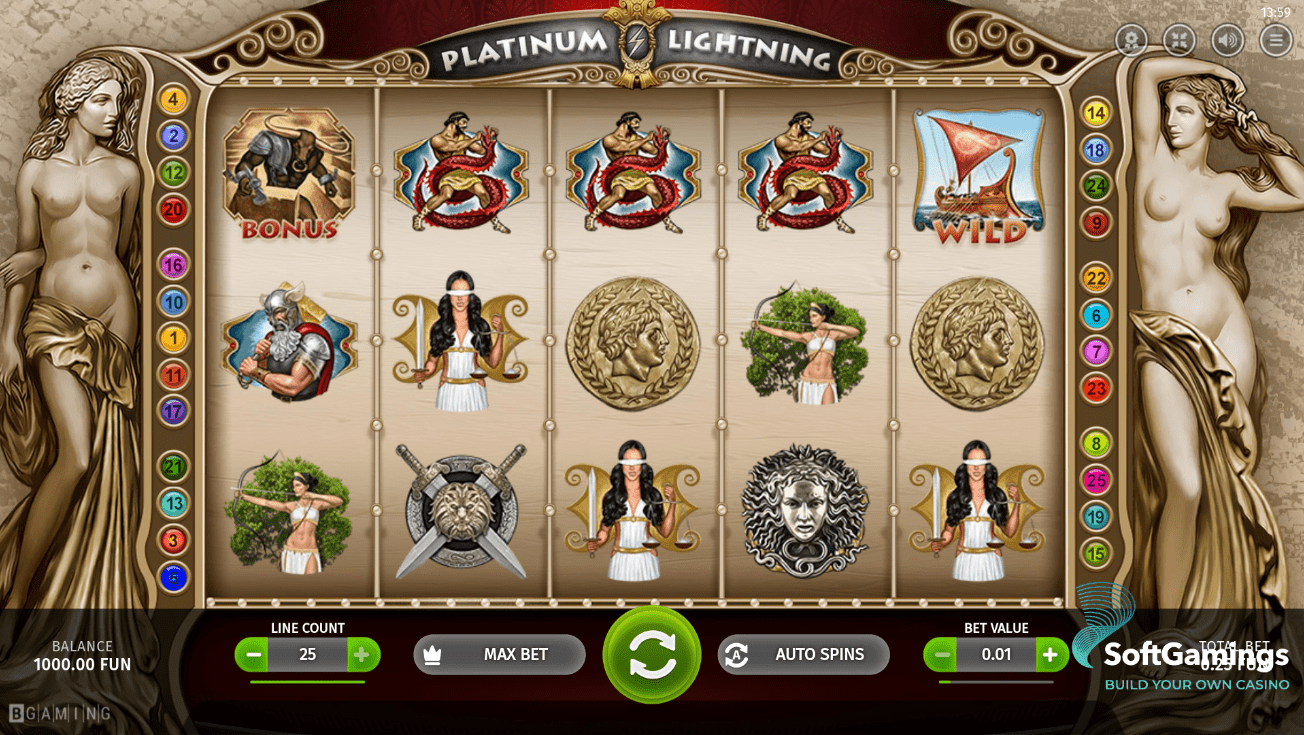This screenshot has height=735, width=1304.
Task: Increase the line count
Action: click(x=363, y=655)
